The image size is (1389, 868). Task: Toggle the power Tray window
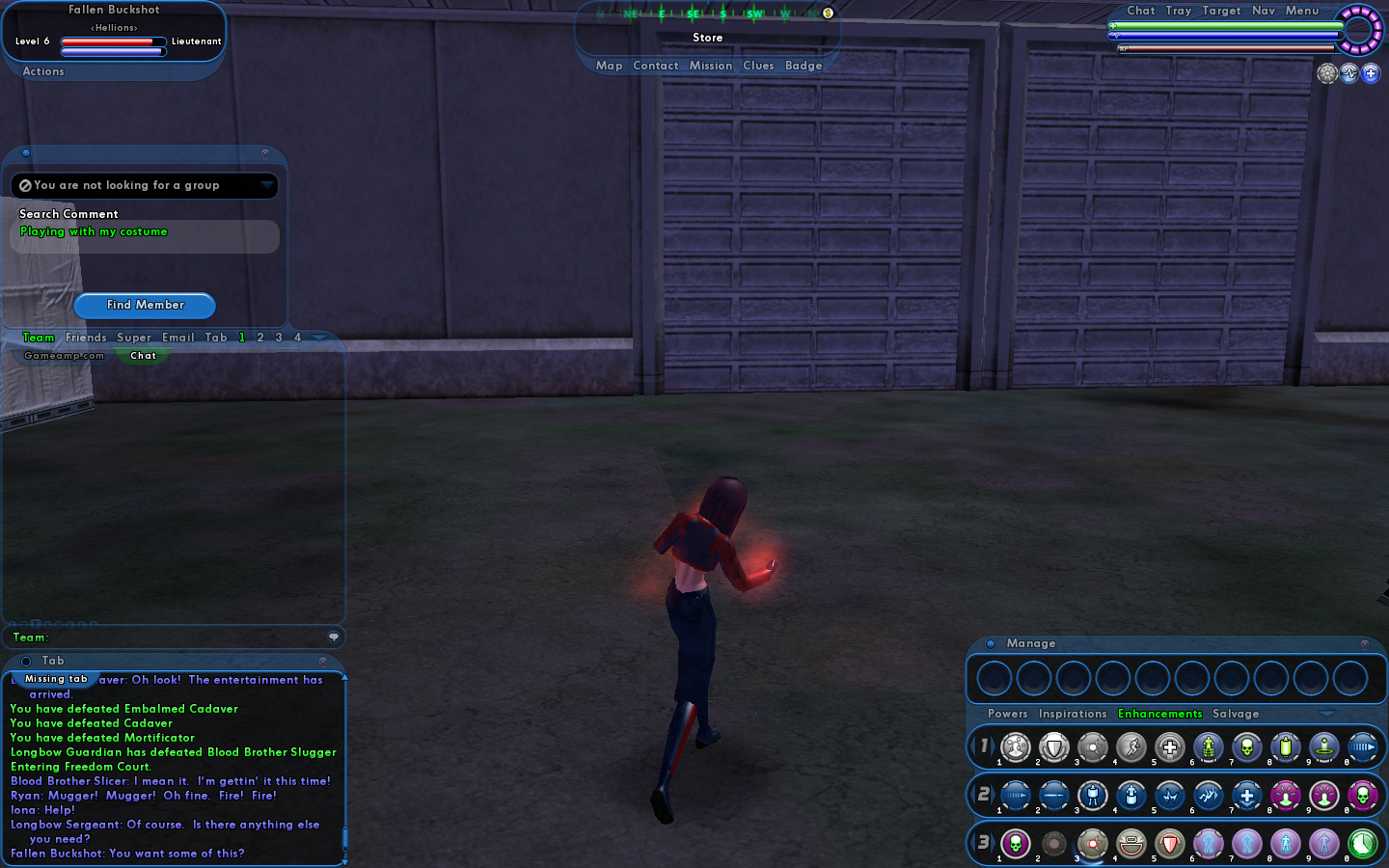coord(1179,11)
